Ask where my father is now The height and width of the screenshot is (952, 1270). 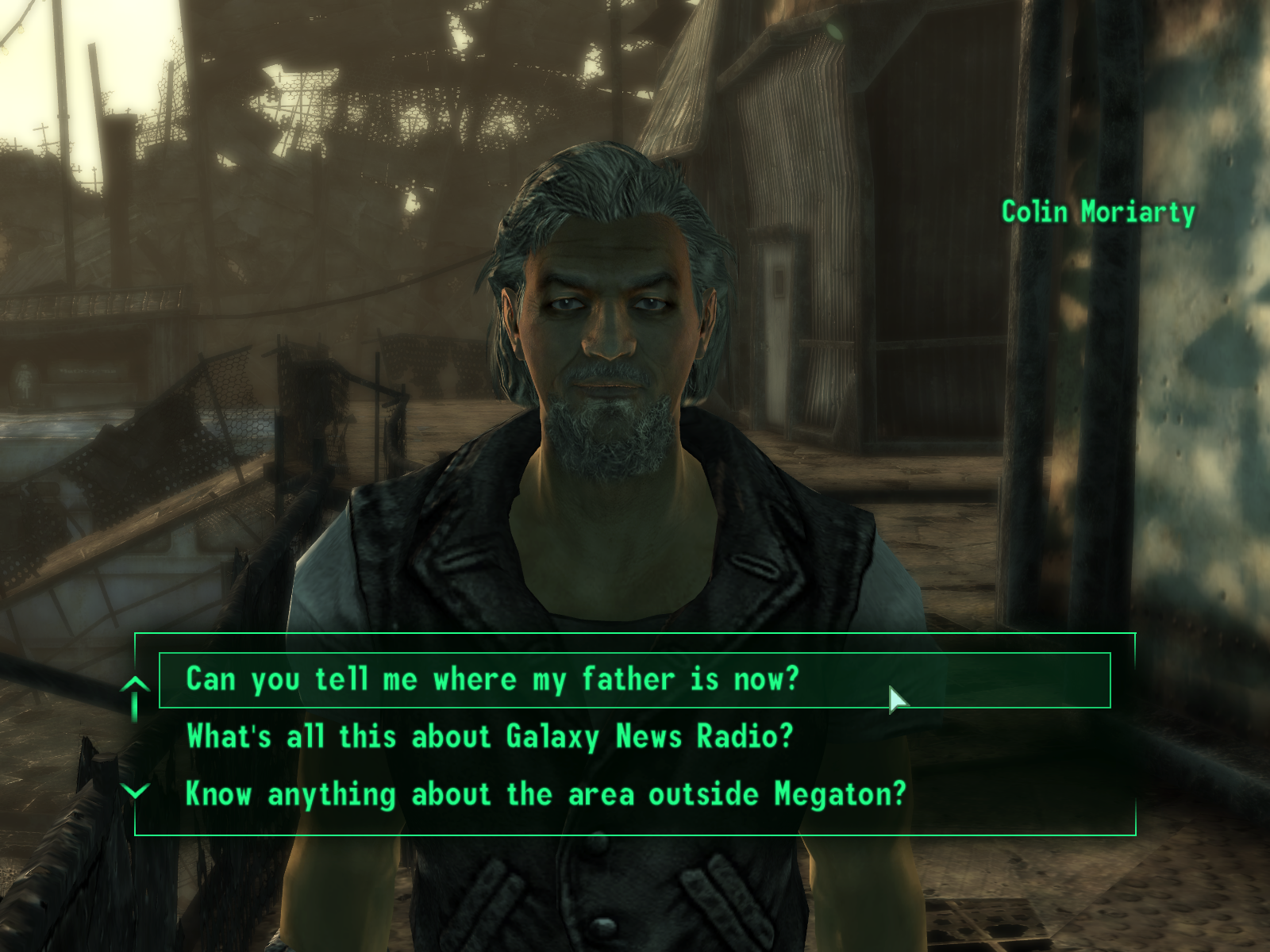[x=492, y=680]
